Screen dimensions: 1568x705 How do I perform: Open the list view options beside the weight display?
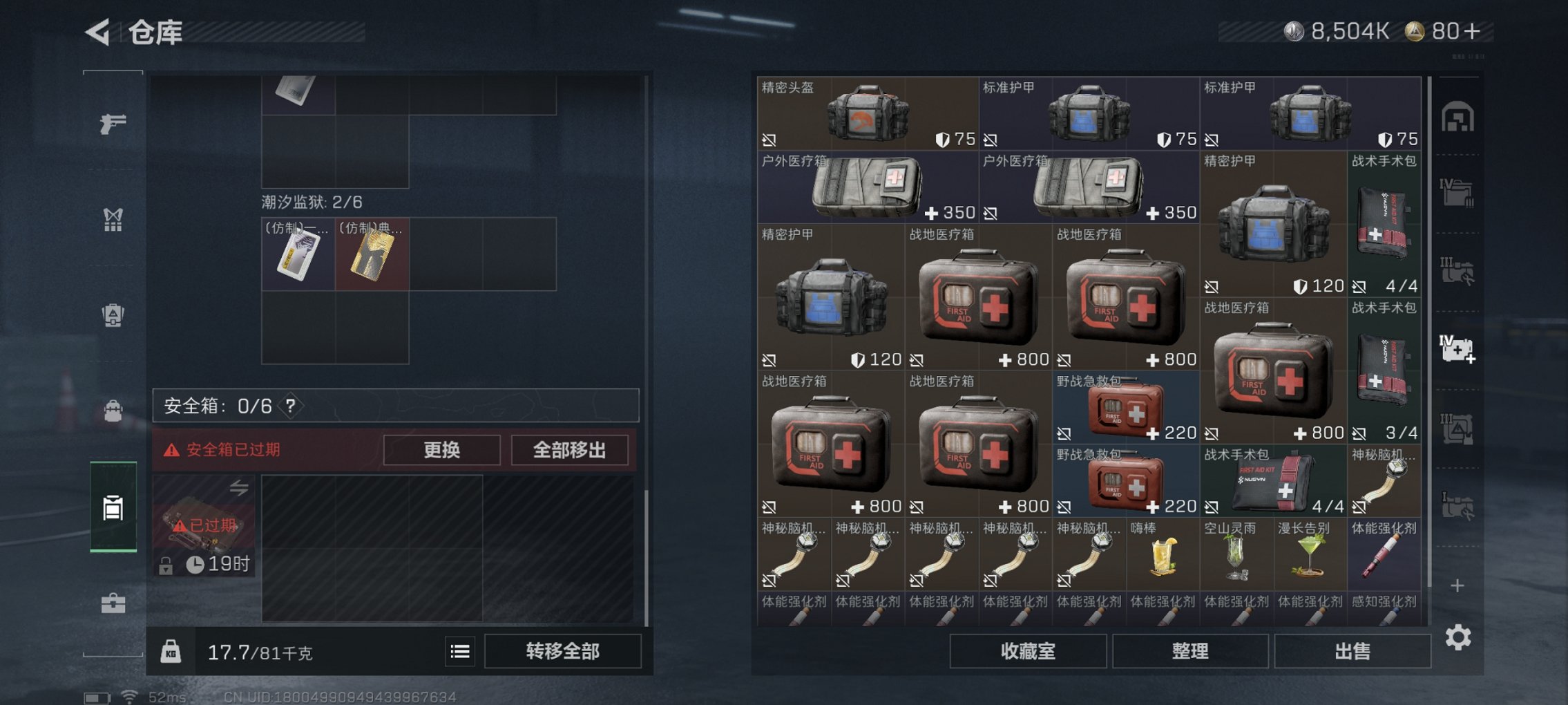pyautogui.click(x=459, y=652)
